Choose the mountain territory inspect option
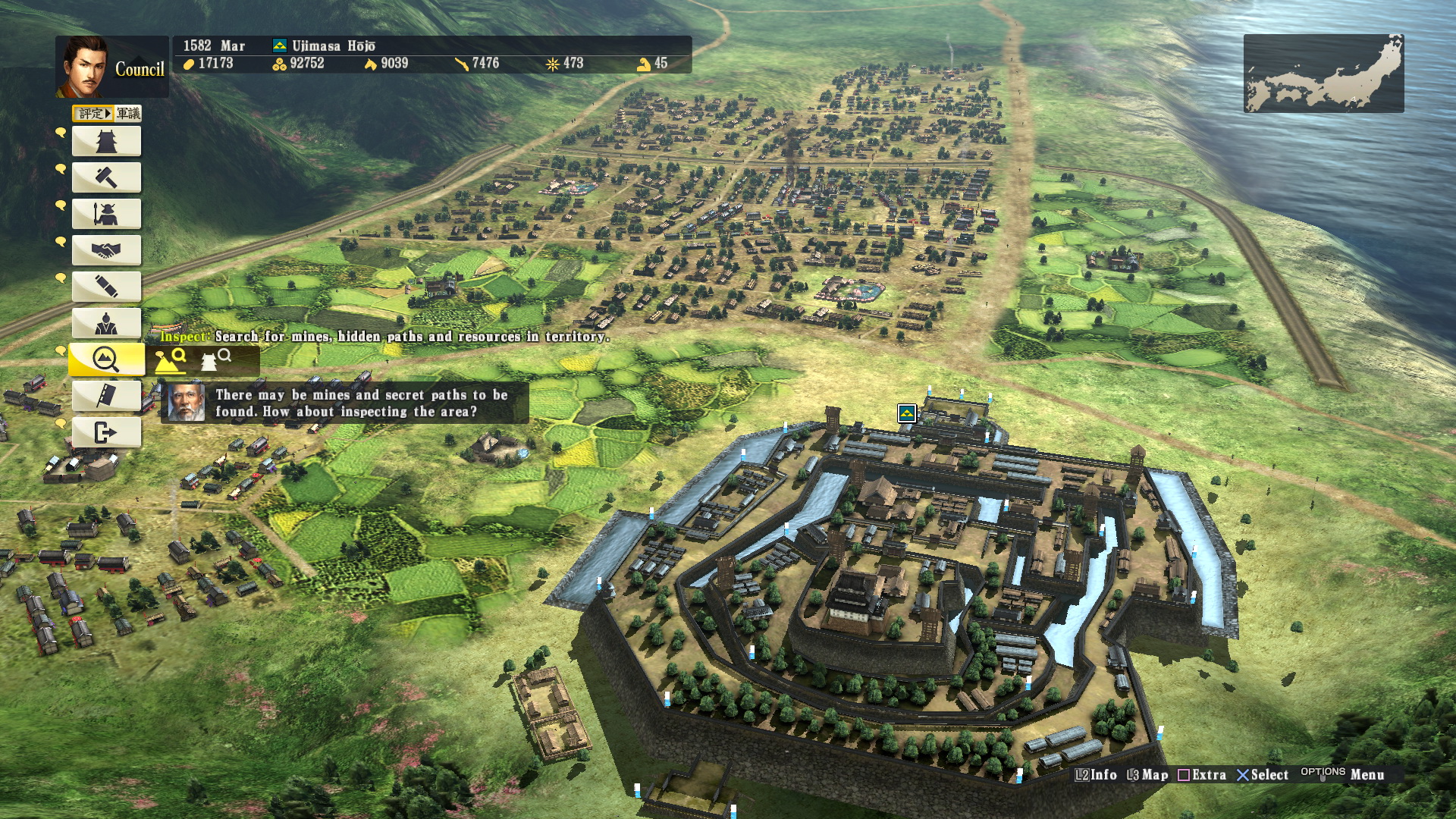The image size is (1456, 819). tap(171, 360)
